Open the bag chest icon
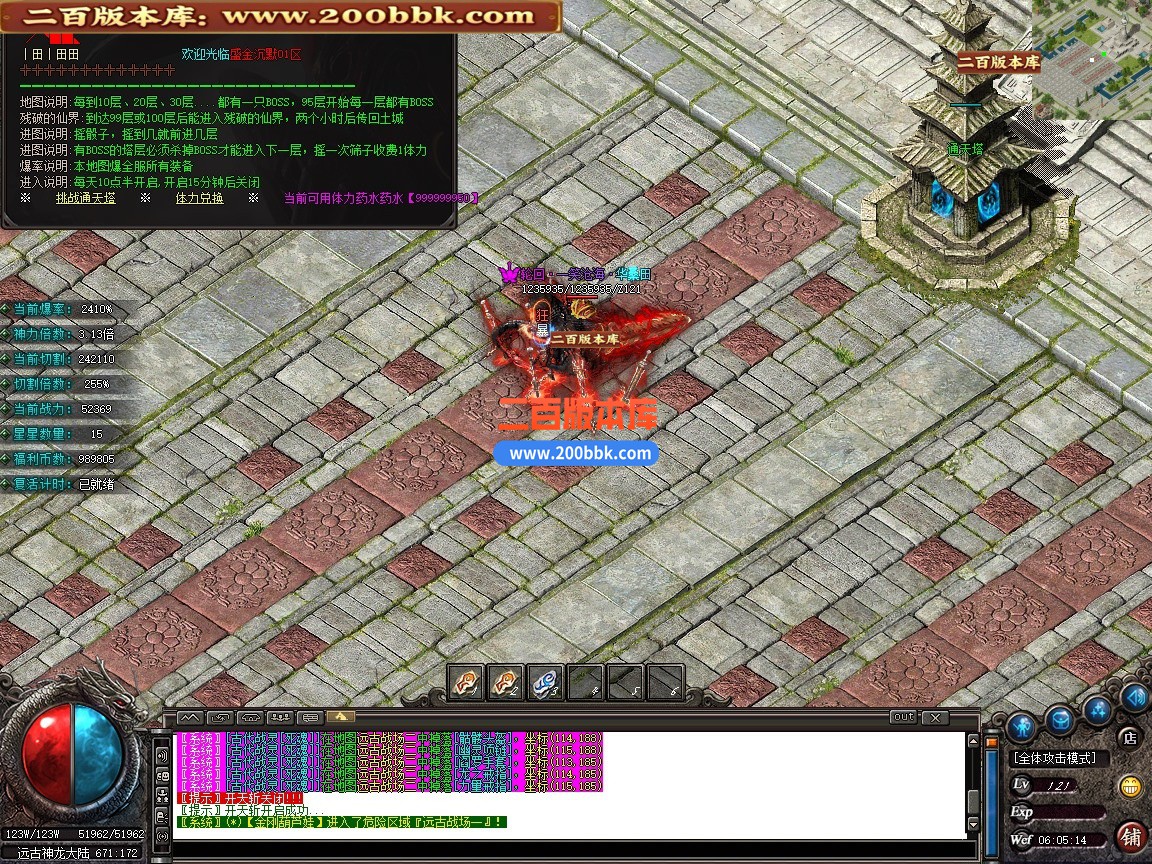1152x864 pixels. [x=1059, y=718]
